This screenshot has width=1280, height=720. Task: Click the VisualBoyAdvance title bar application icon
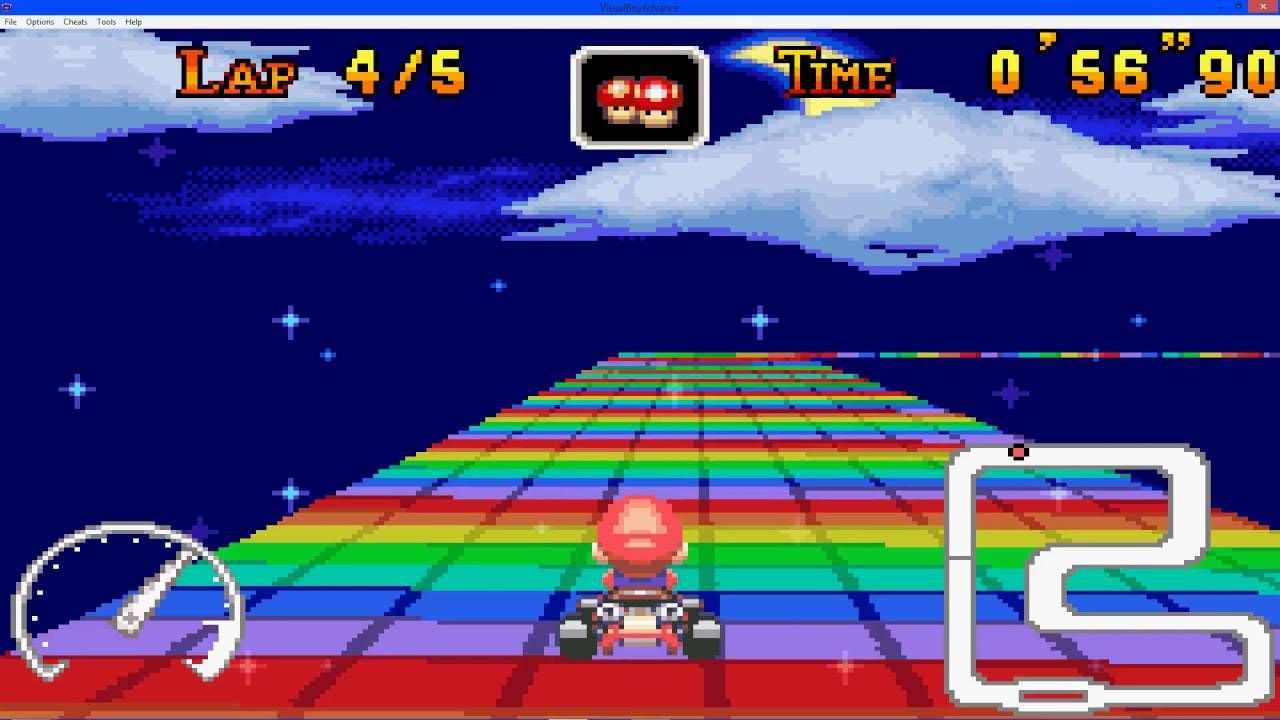[x=6, y=7]
